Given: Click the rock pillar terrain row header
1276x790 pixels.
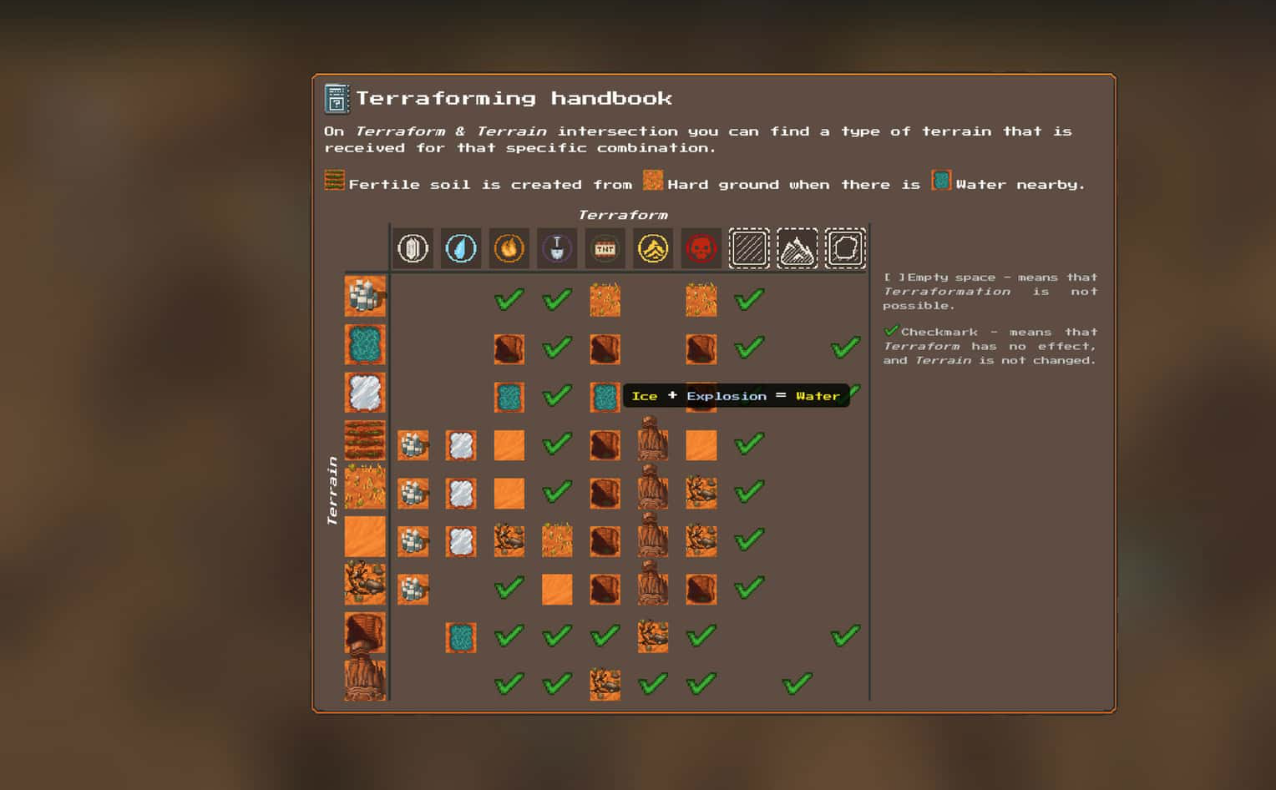Looking at the screenshot, I should tap(365, 681).
